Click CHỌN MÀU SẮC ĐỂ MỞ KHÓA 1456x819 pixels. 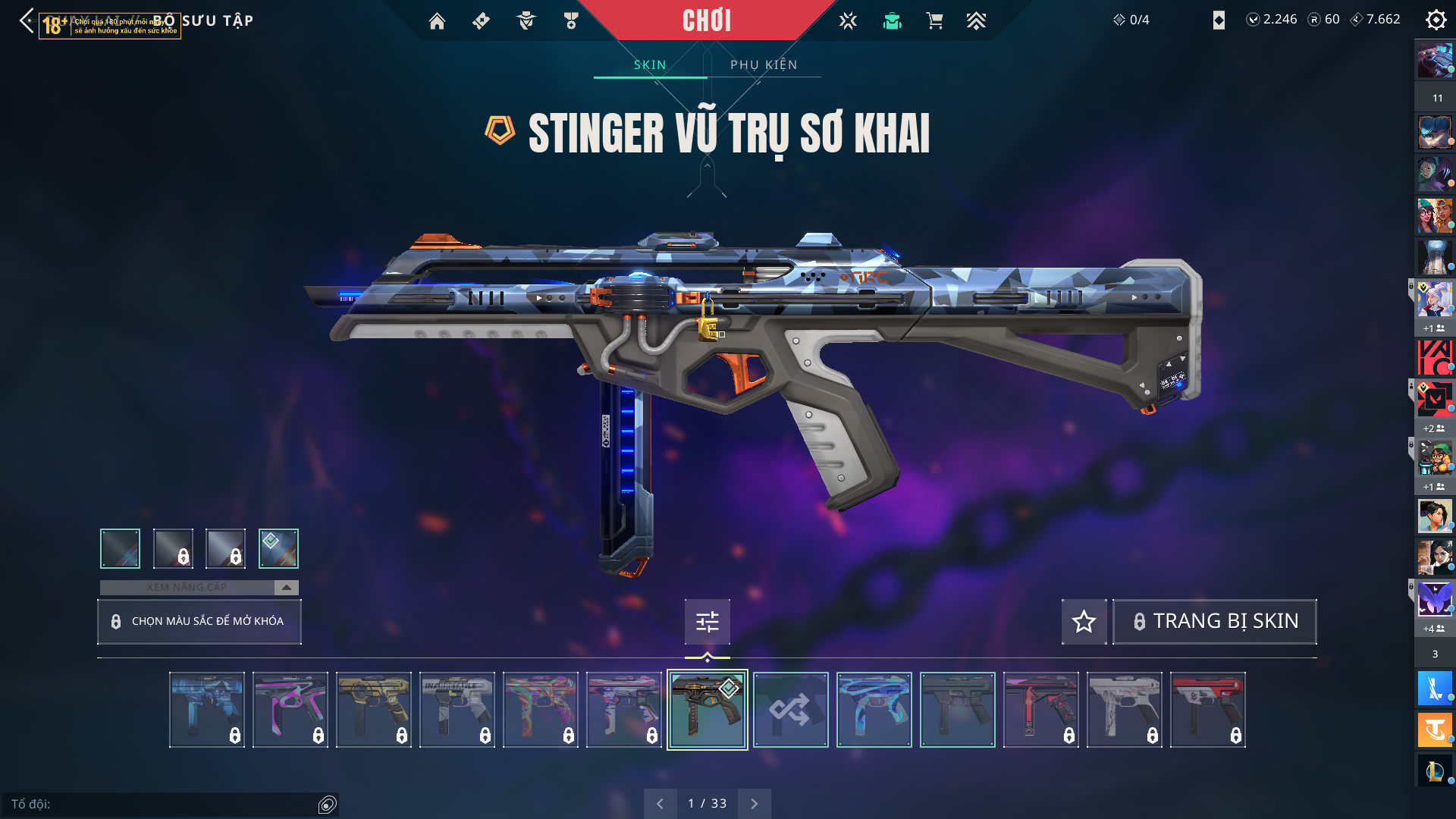(199, 622)
